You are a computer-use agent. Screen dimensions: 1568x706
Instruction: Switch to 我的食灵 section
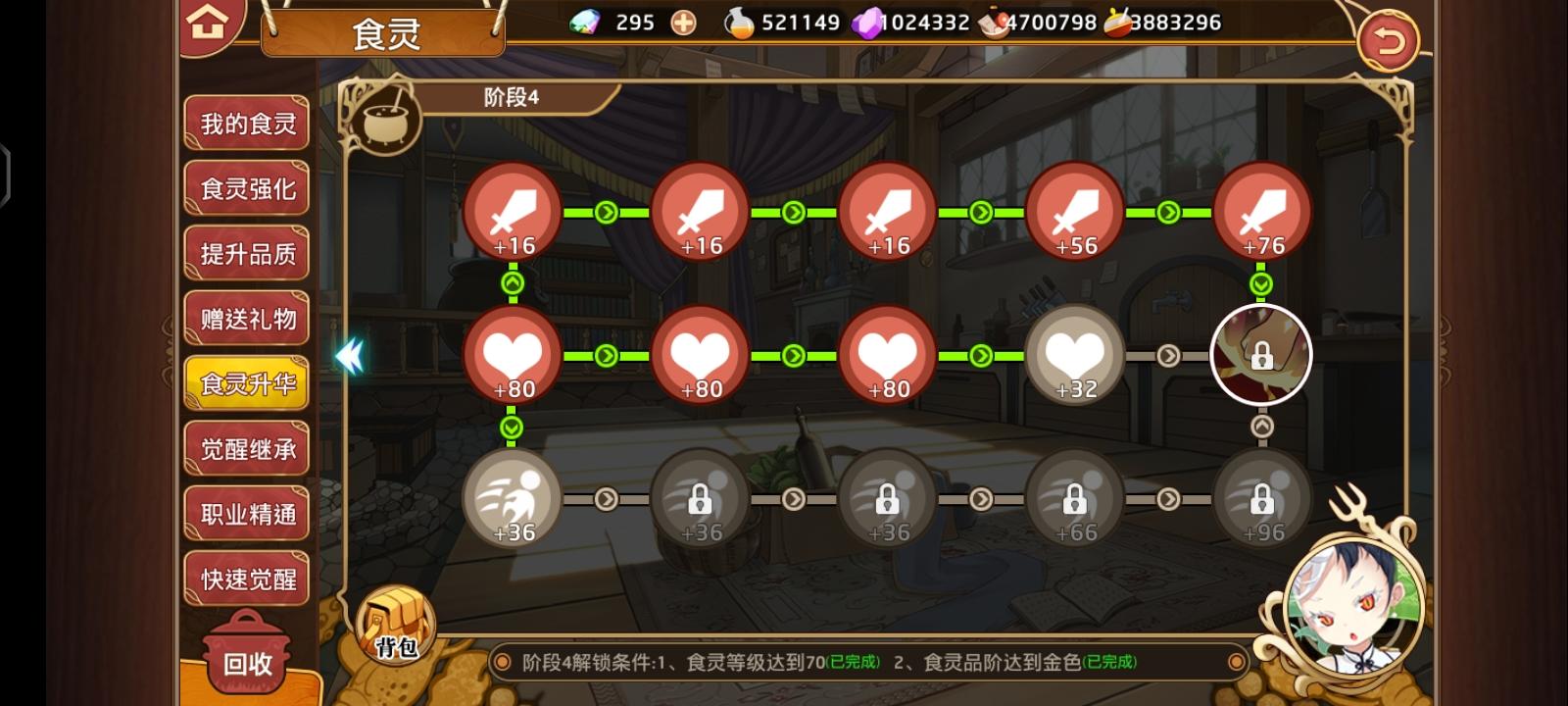click(x=246, y=122)
